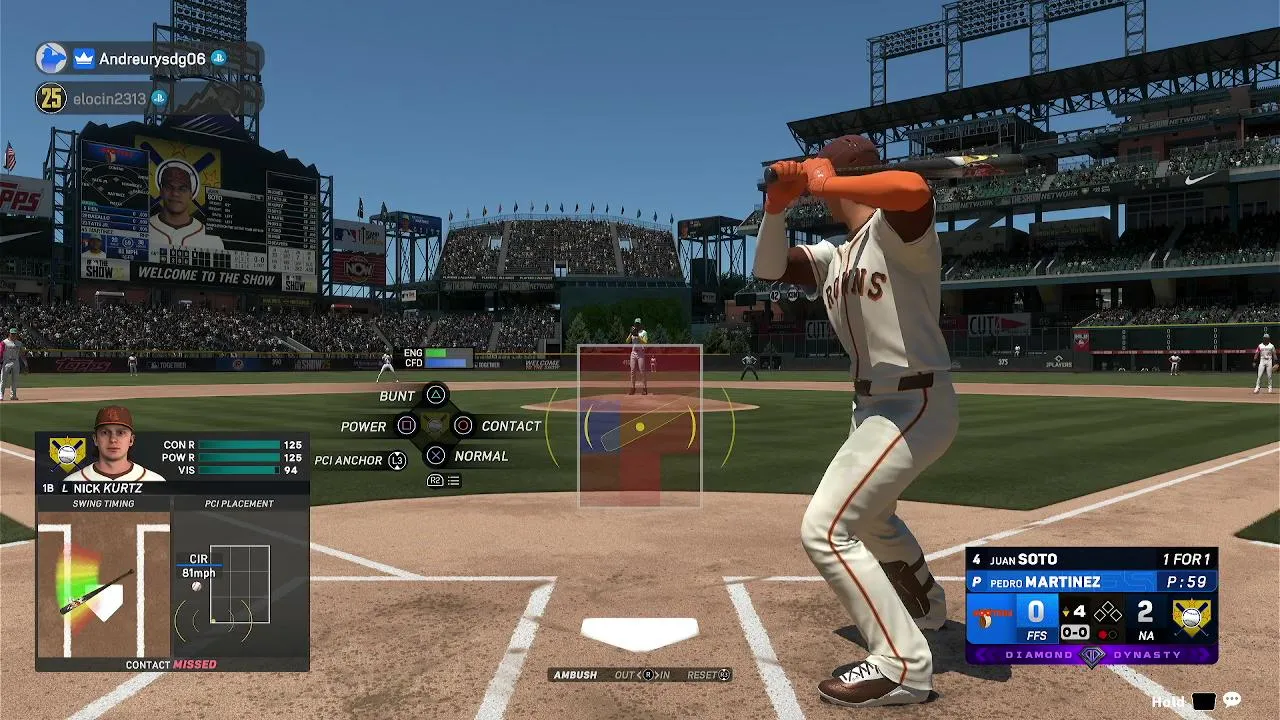Select the Juan Soto batter row

click(x=1090, y=560)
